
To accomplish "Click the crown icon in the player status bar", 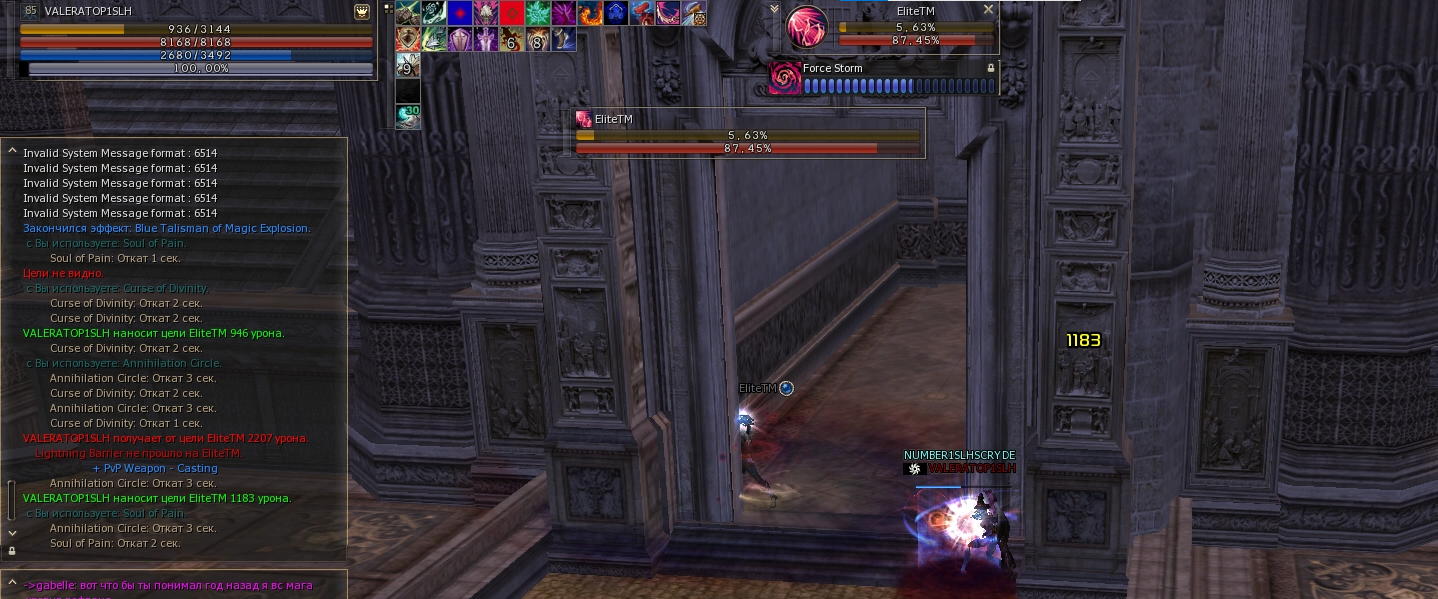I will [362, 12].
